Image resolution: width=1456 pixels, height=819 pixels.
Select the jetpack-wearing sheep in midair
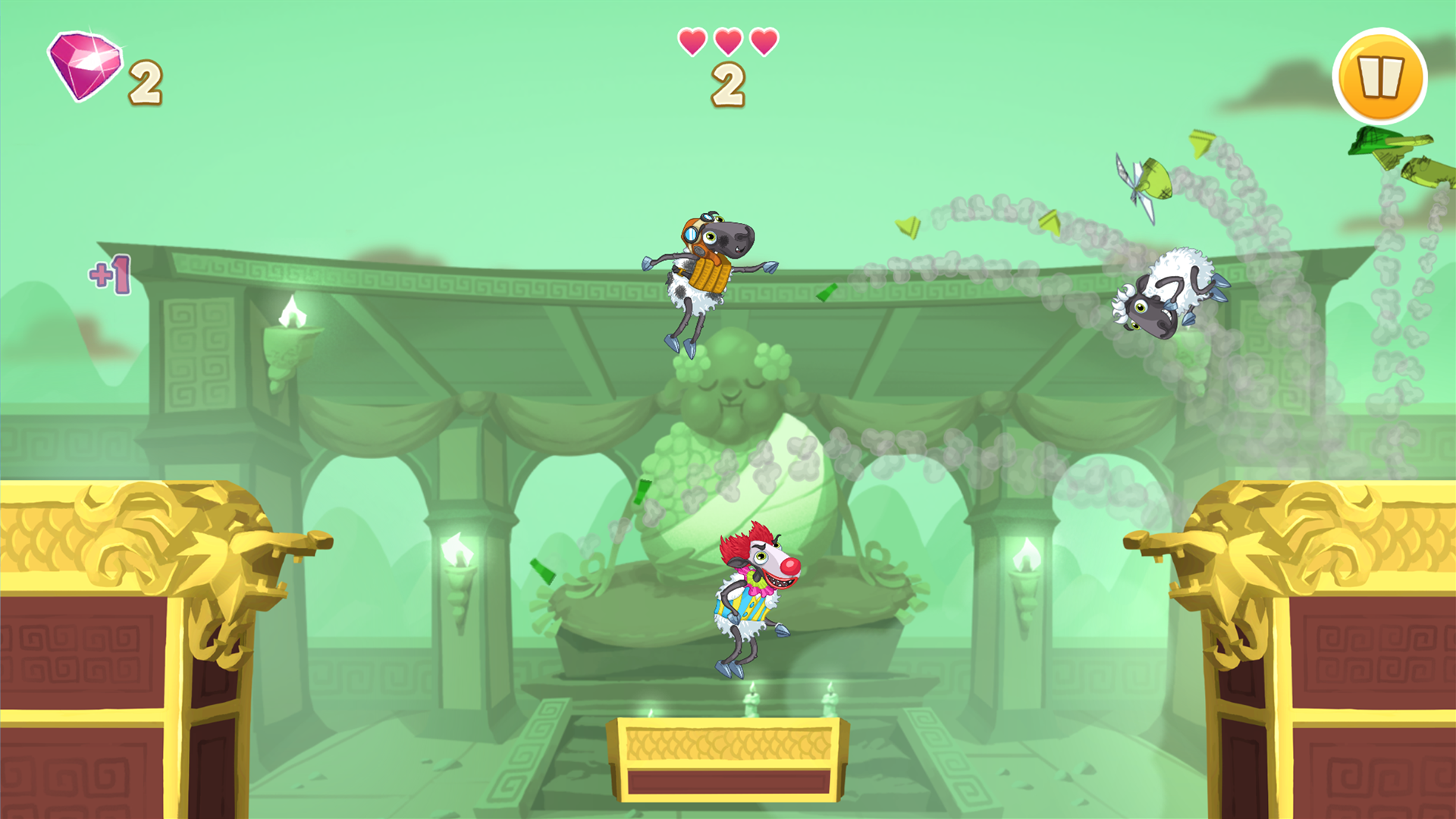(705, 273)
